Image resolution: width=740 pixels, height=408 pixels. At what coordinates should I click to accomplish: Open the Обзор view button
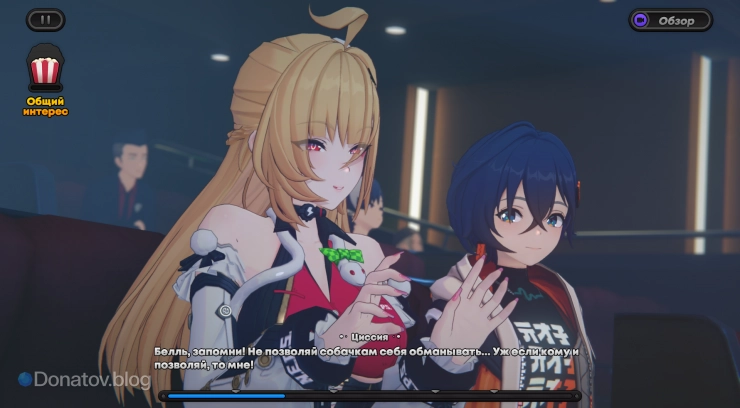670,20
